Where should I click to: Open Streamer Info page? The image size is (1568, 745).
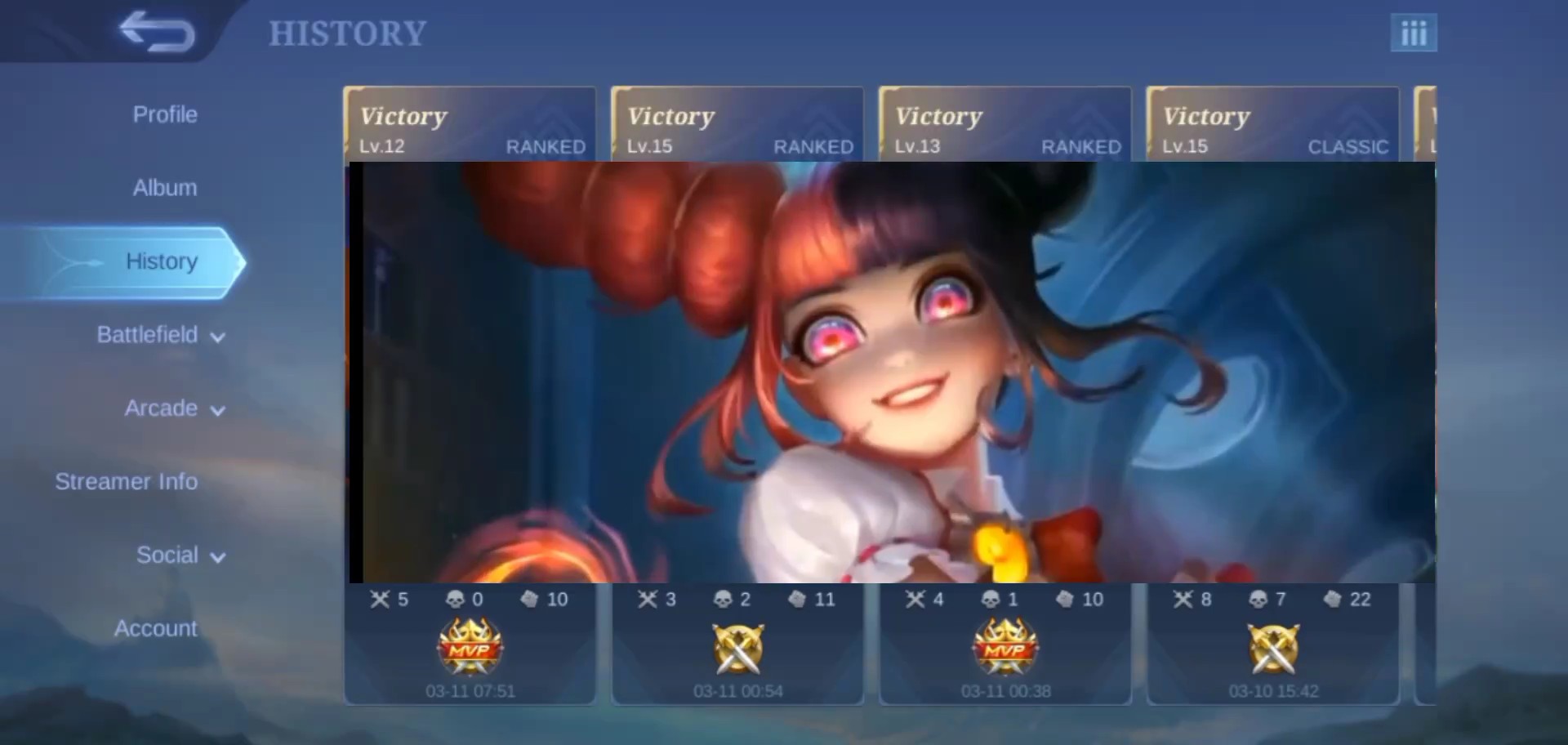[x=127, y=482]
